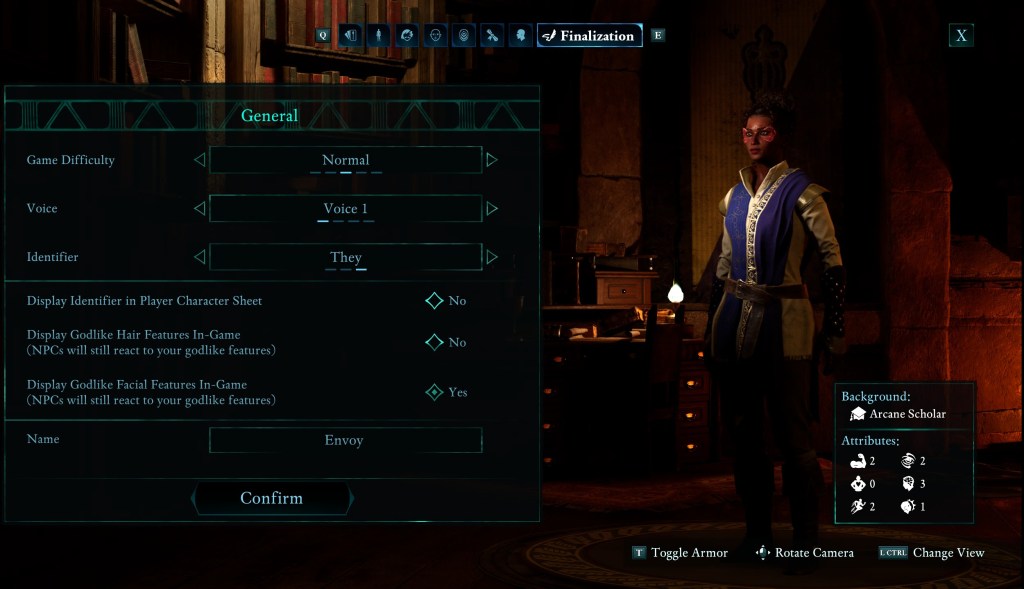Open the fingerprint-pattern tab
This screenshot has width=1024, height=589.
(x=463, y=36)
